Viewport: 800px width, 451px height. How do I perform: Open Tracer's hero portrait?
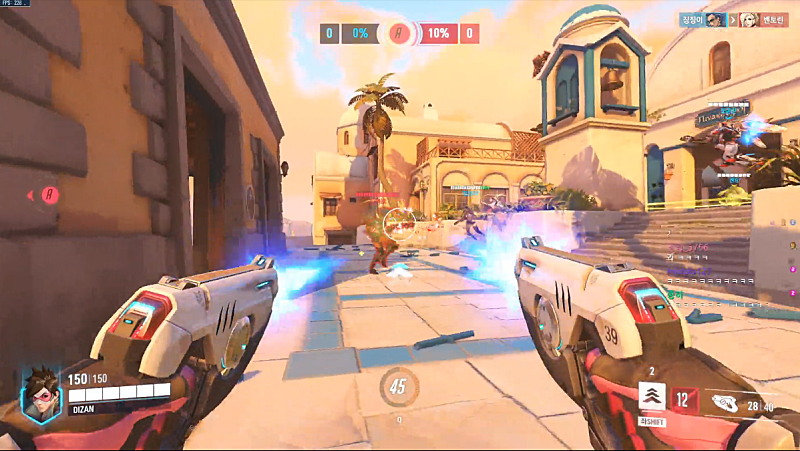pyautogui.click(x=42, y=393)
